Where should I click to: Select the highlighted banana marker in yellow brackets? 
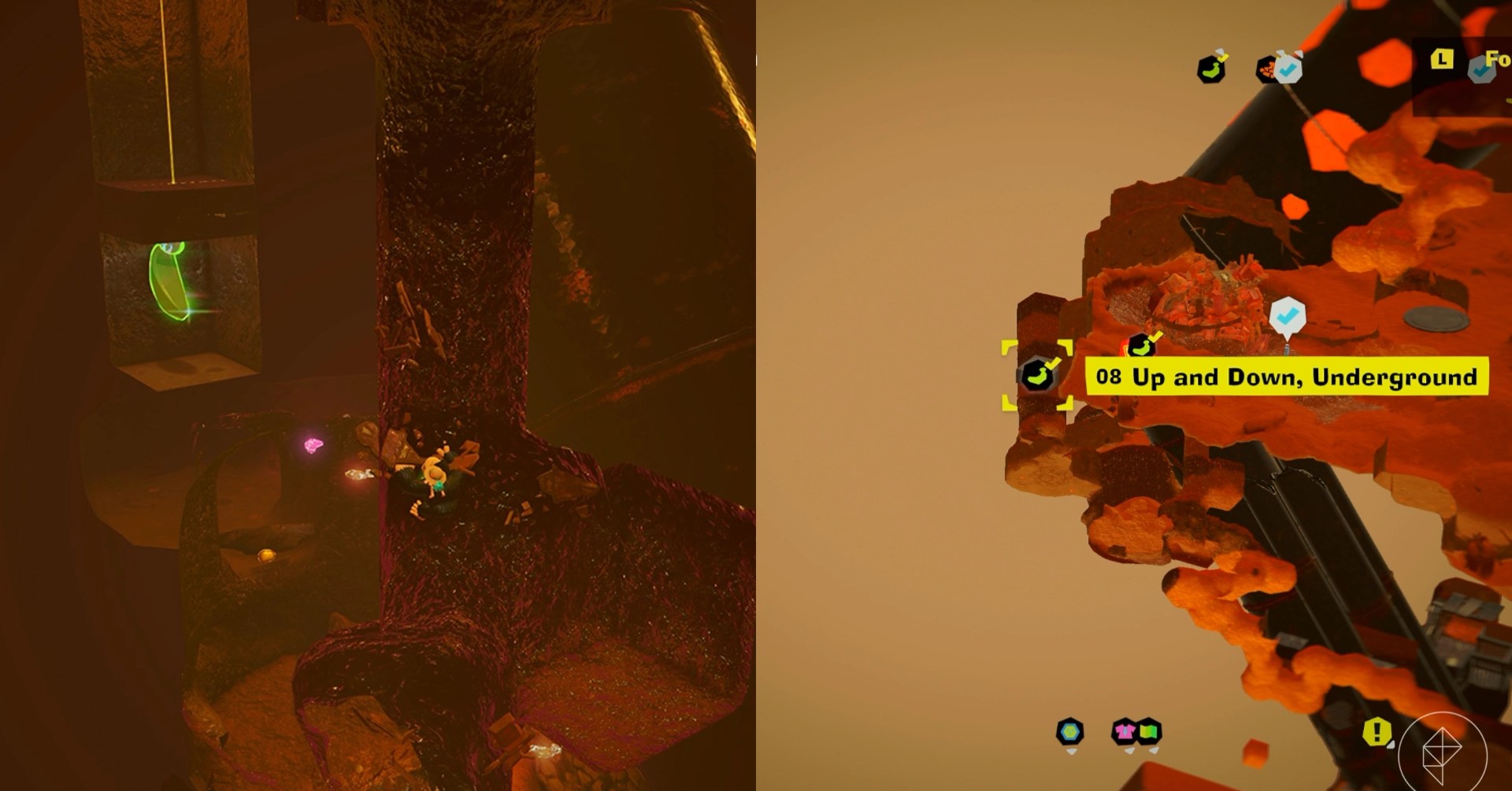click(1037, 375)
